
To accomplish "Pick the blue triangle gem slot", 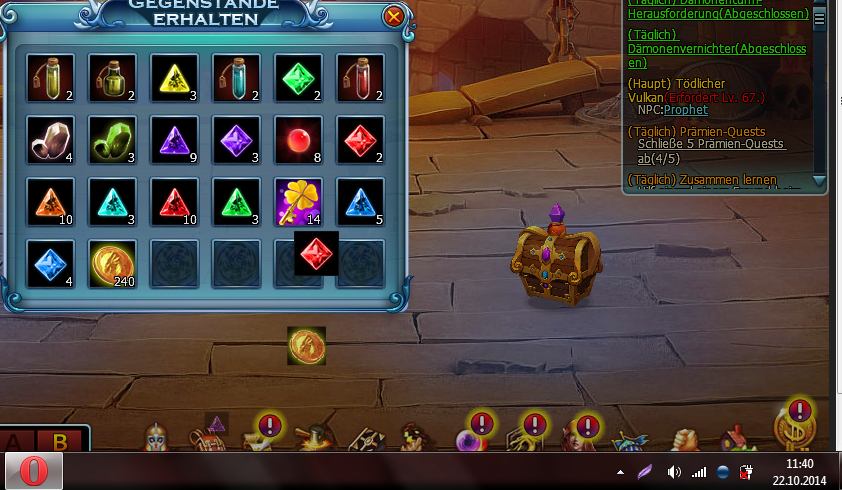I will coord(360,201).
